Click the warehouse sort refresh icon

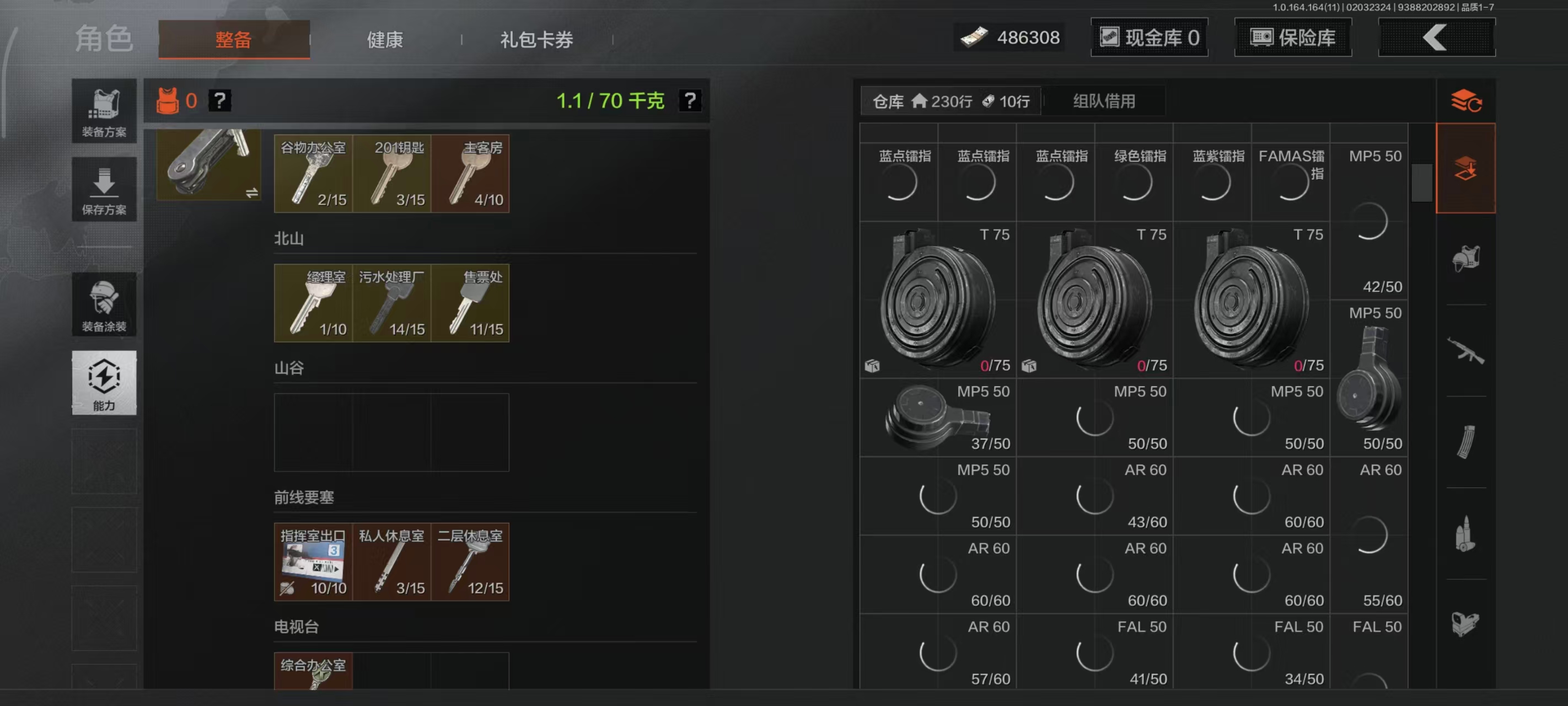click(x=1467, y=100)
